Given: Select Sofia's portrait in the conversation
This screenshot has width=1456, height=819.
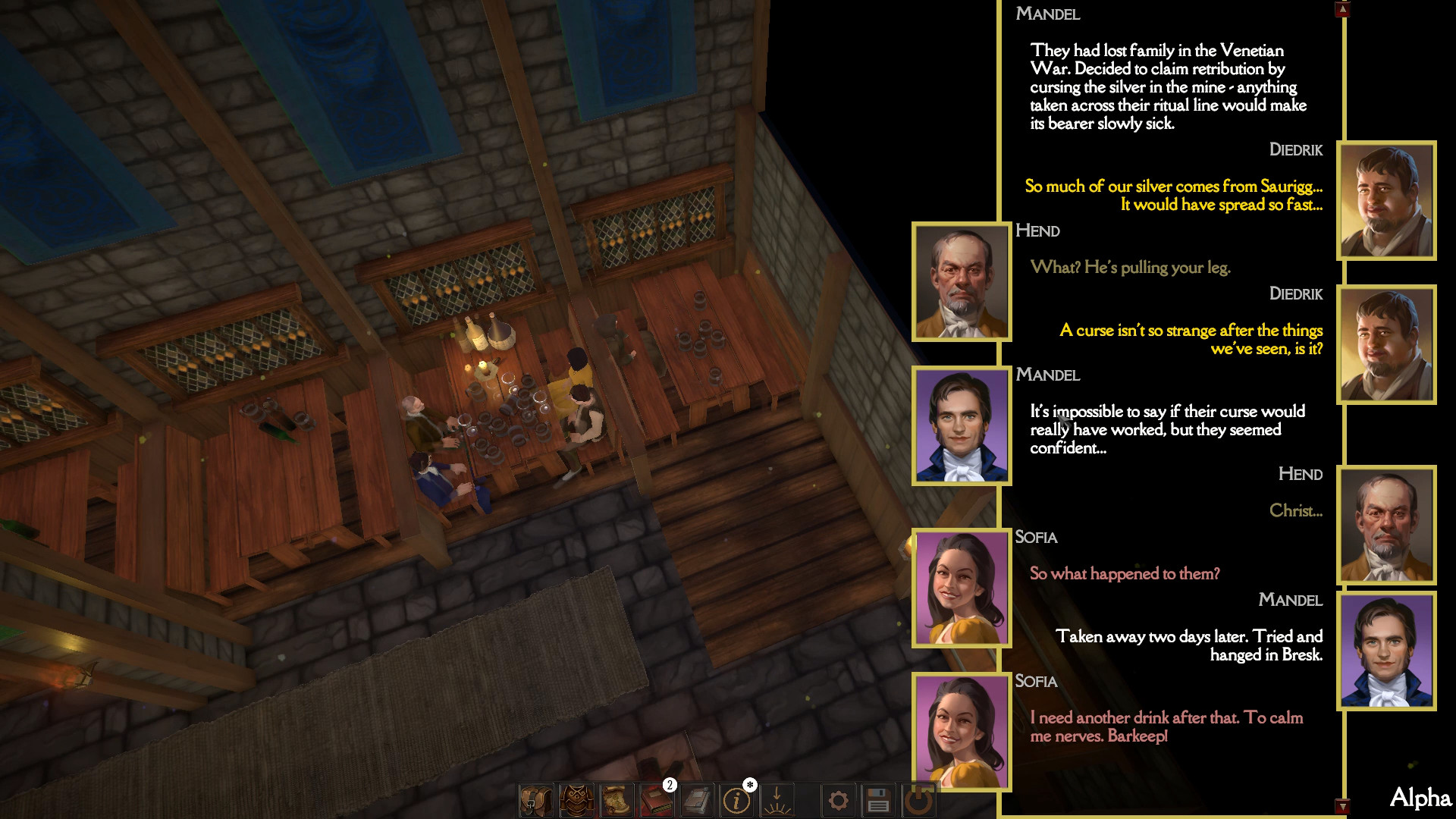Looking at the screenshot, I should tap(961, 588).
